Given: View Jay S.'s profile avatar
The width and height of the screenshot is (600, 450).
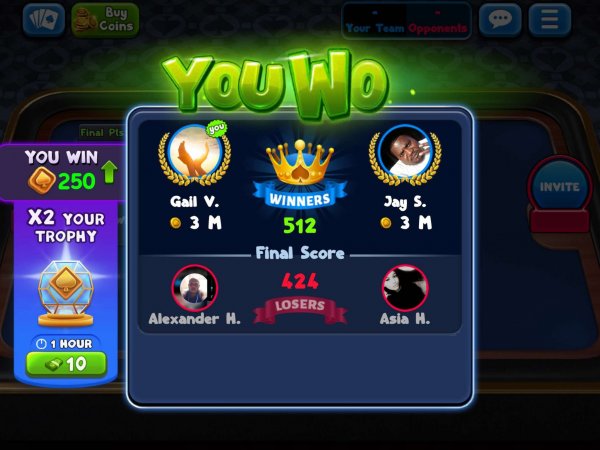Looking at the screenshot, I should pos(405,154).
